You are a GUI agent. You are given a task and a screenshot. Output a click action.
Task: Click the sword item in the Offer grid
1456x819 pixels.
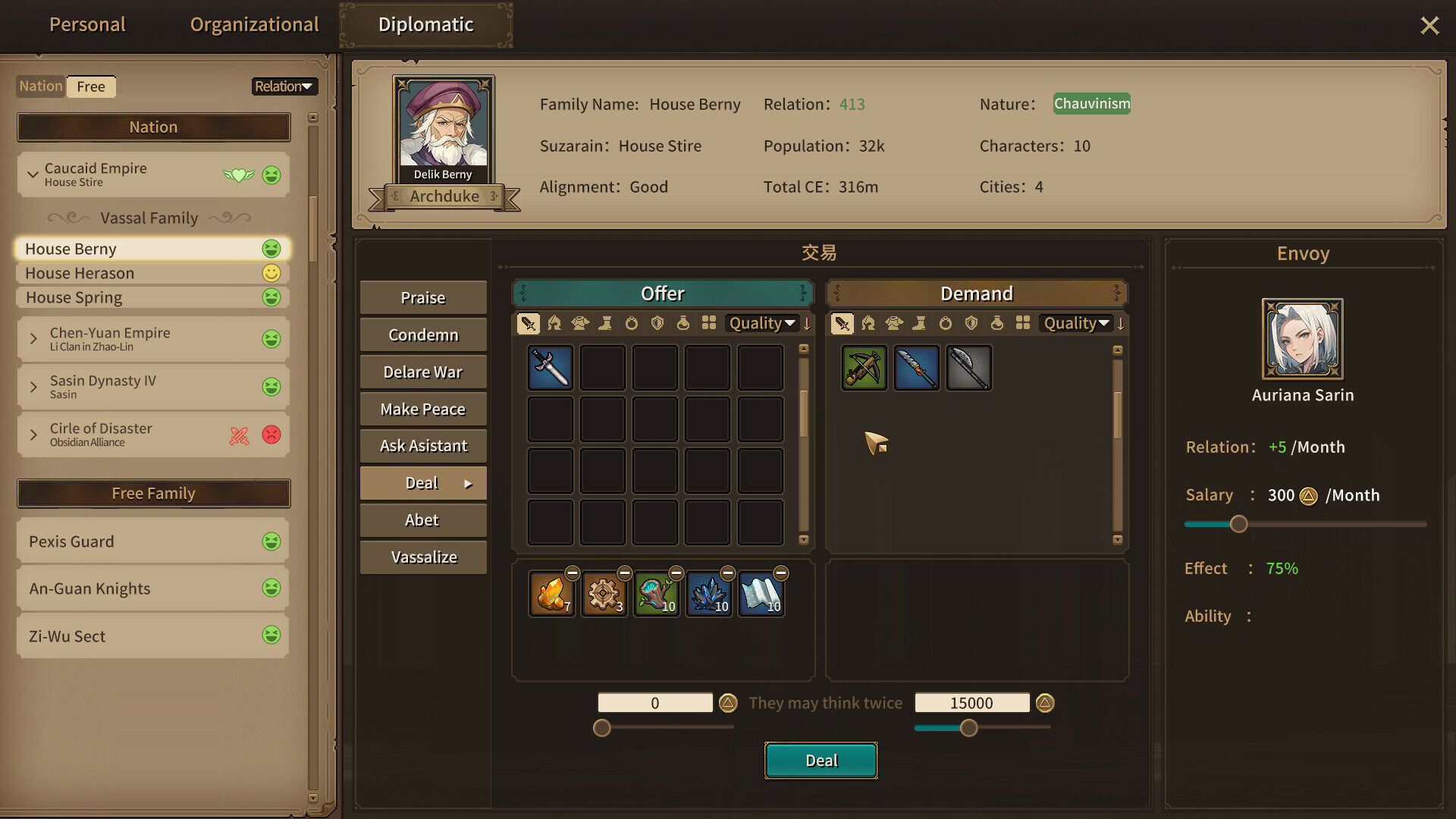coord(550,367)
